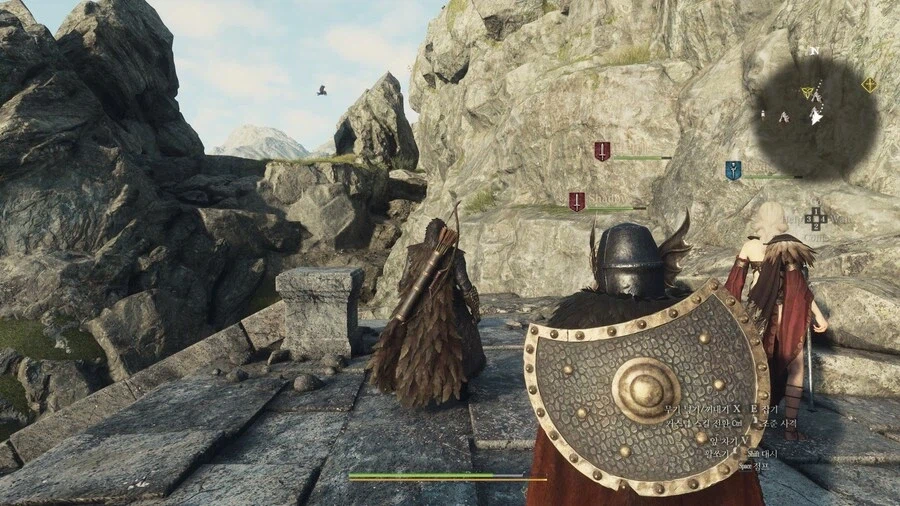
Task: Select the blue mage staff pawn icon
Action: coord(733,170)
